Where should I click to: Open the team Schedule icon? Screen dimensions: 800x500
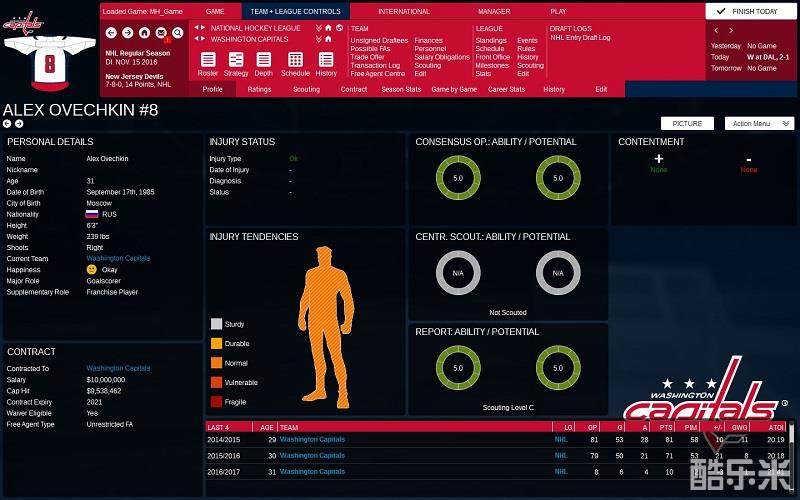point(295,64)
